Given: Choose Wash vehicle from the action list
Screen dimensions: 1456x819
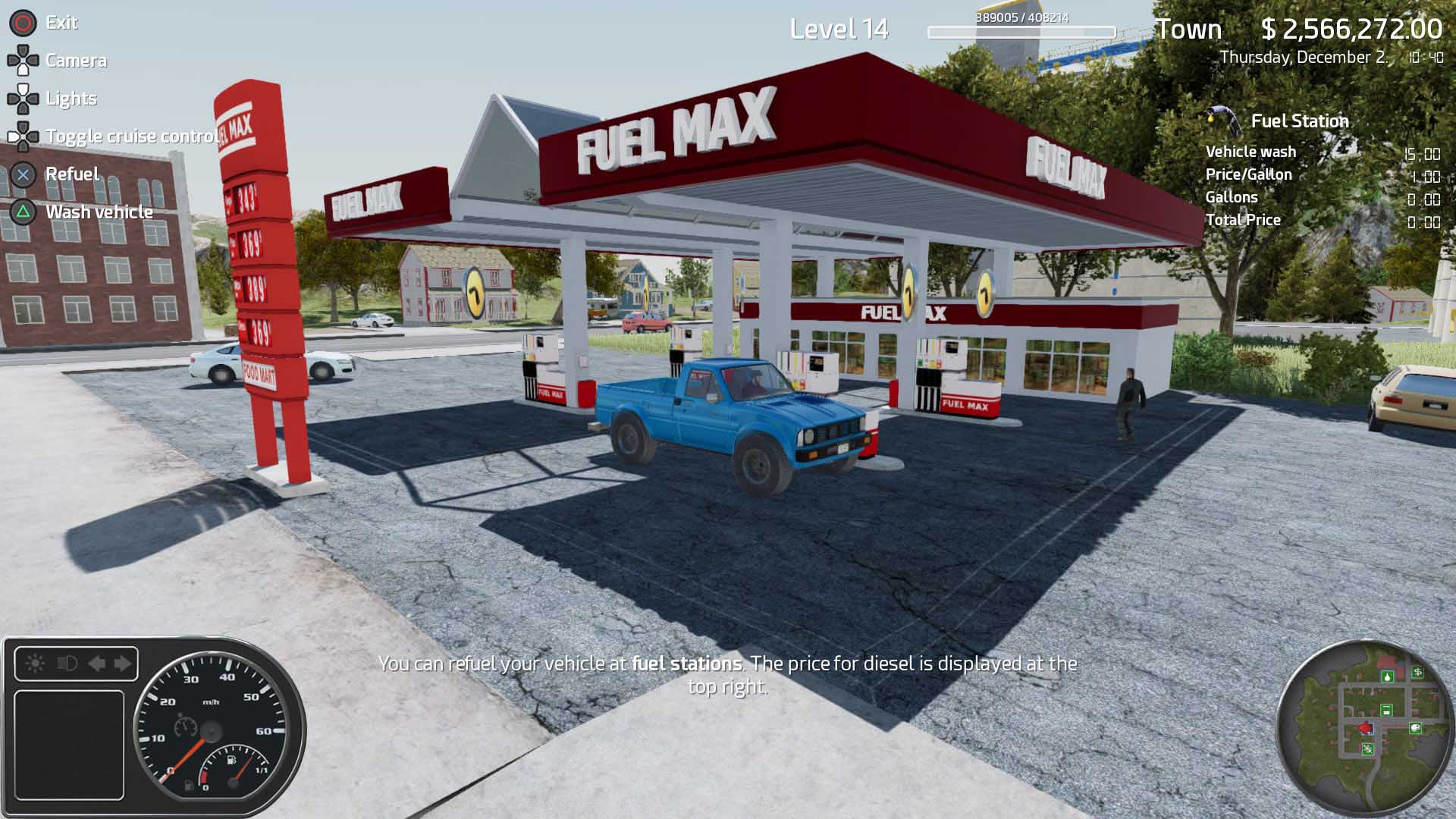Looking at the screenshot, I should (99, 212).
